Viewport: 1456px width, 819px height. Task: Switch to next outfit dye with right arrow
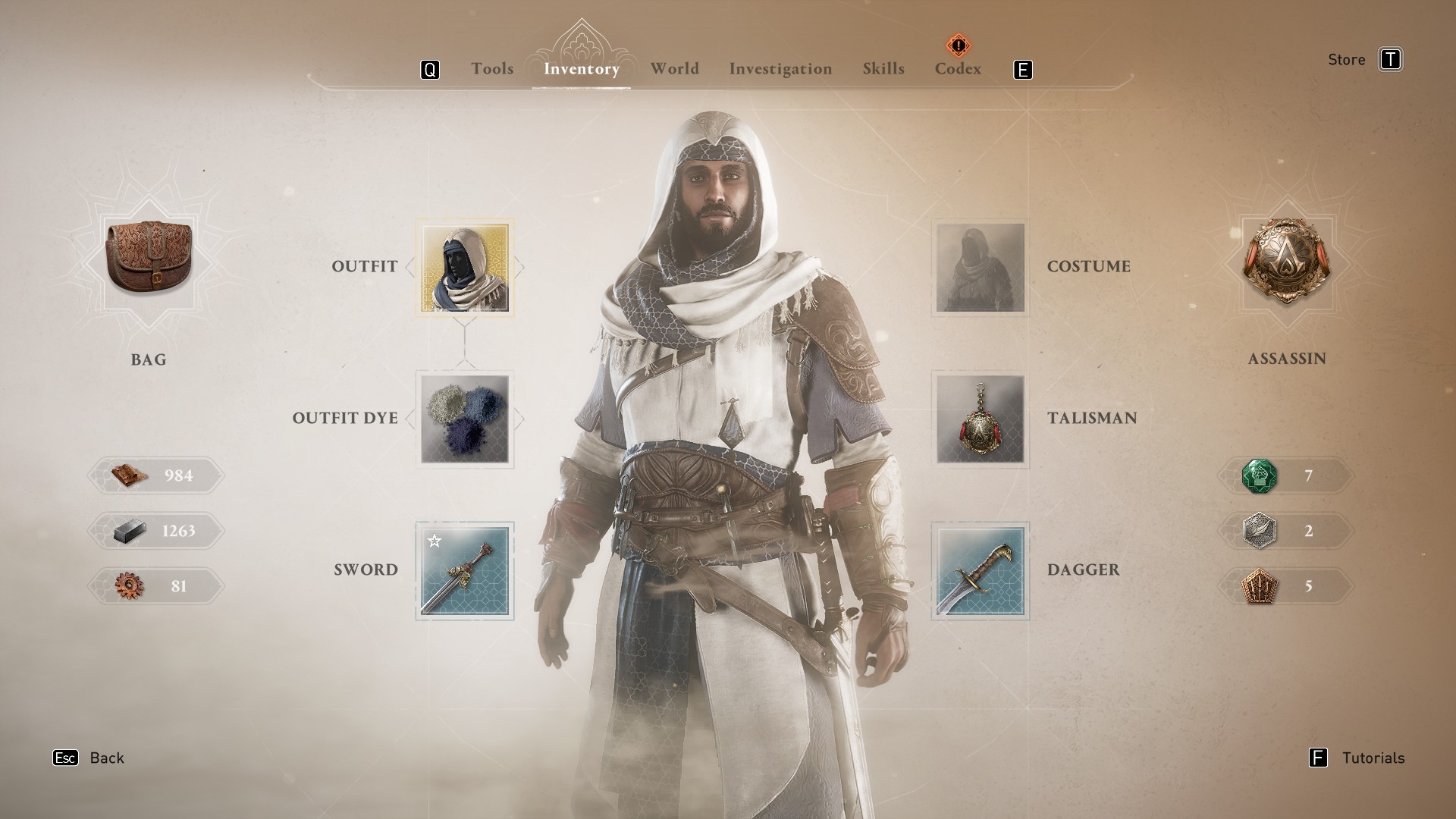tap(519, 419)
